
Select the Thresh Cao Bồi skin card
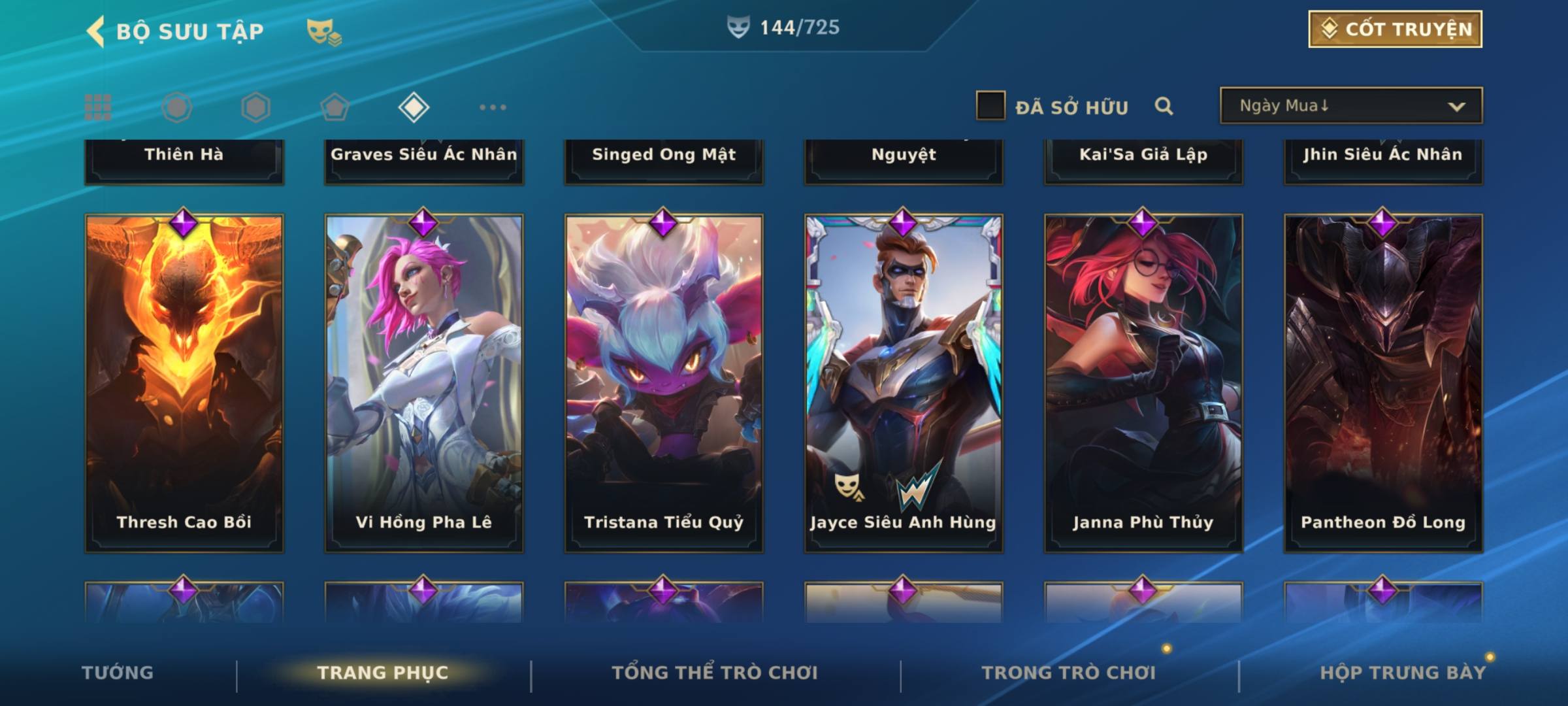click(184, 382)
